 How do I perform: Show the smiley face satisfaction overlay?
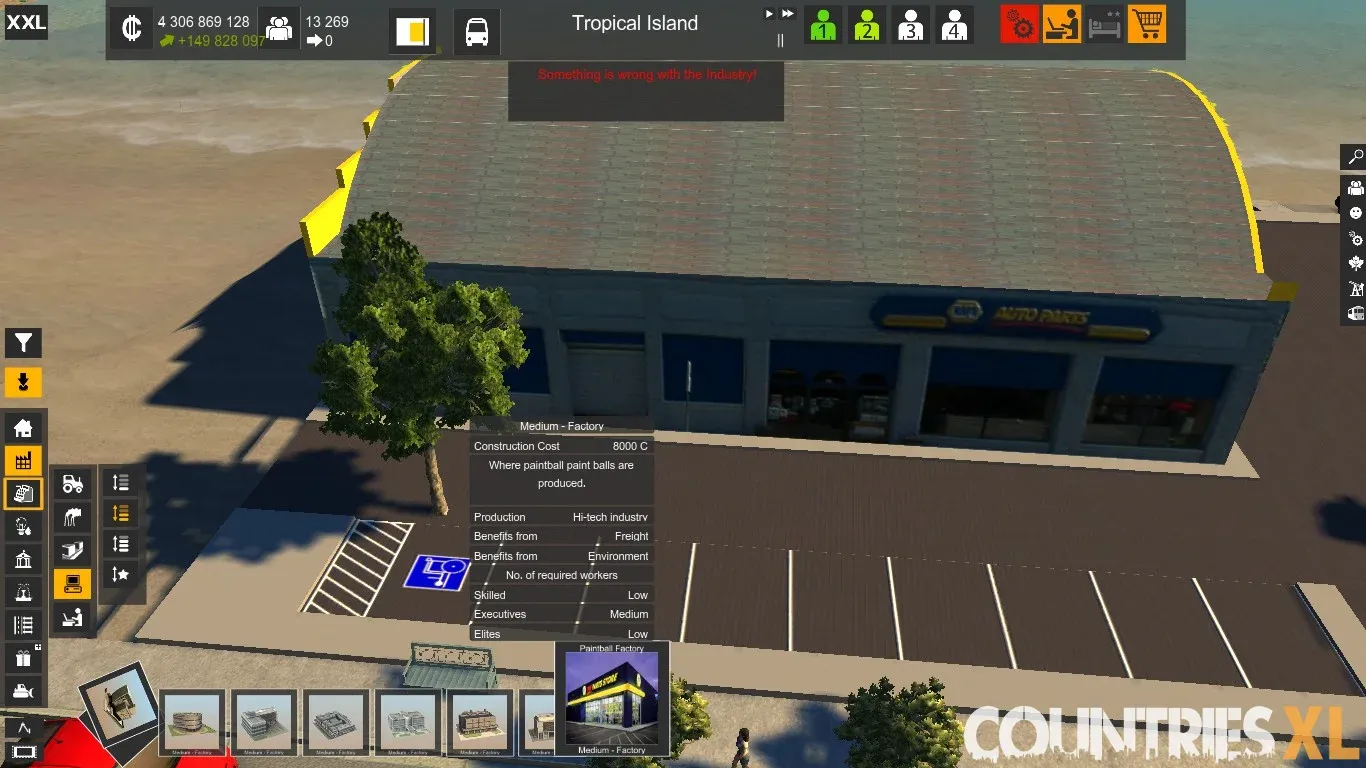[1355, 213]
